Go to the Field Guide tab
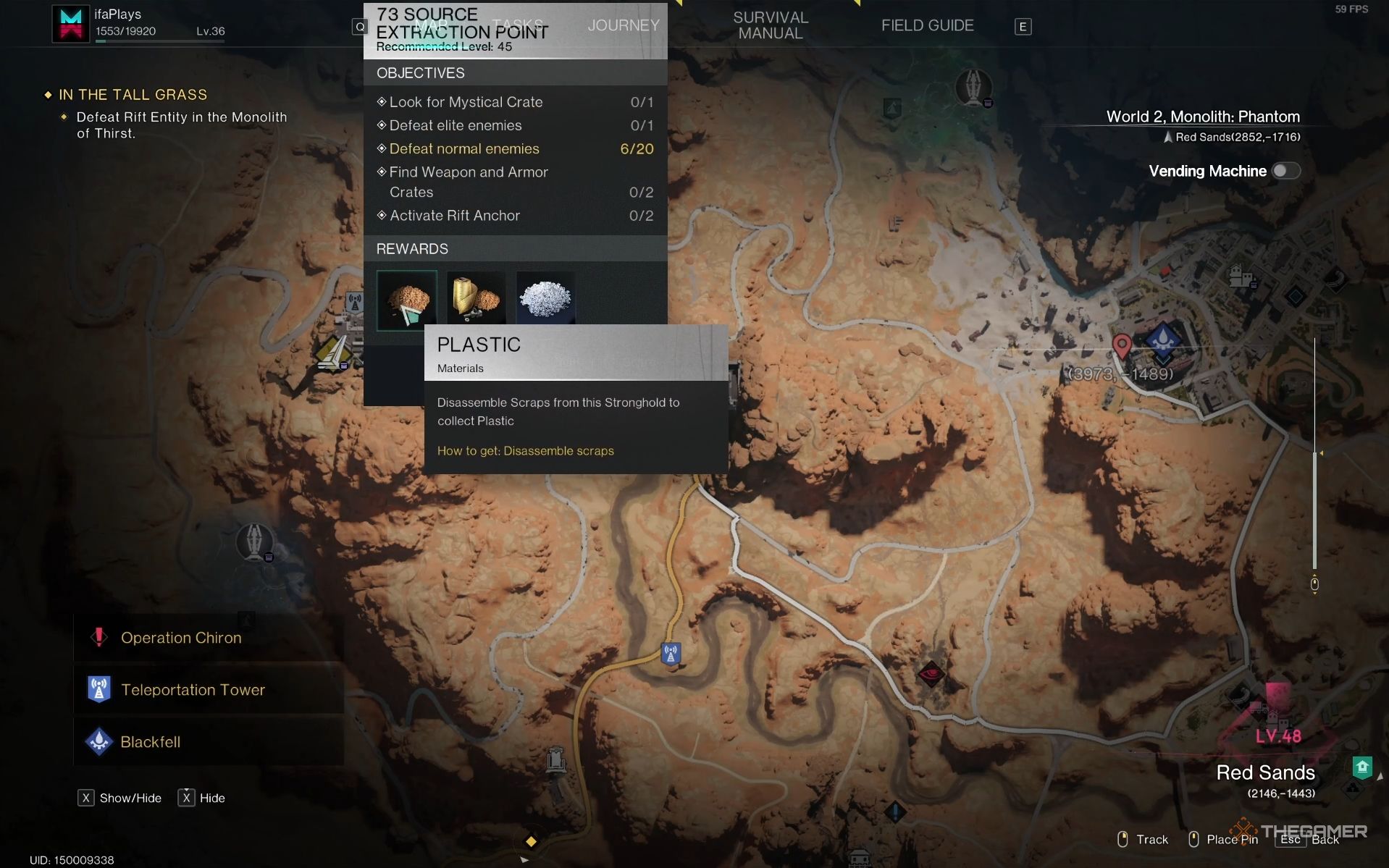 [927, 25]
